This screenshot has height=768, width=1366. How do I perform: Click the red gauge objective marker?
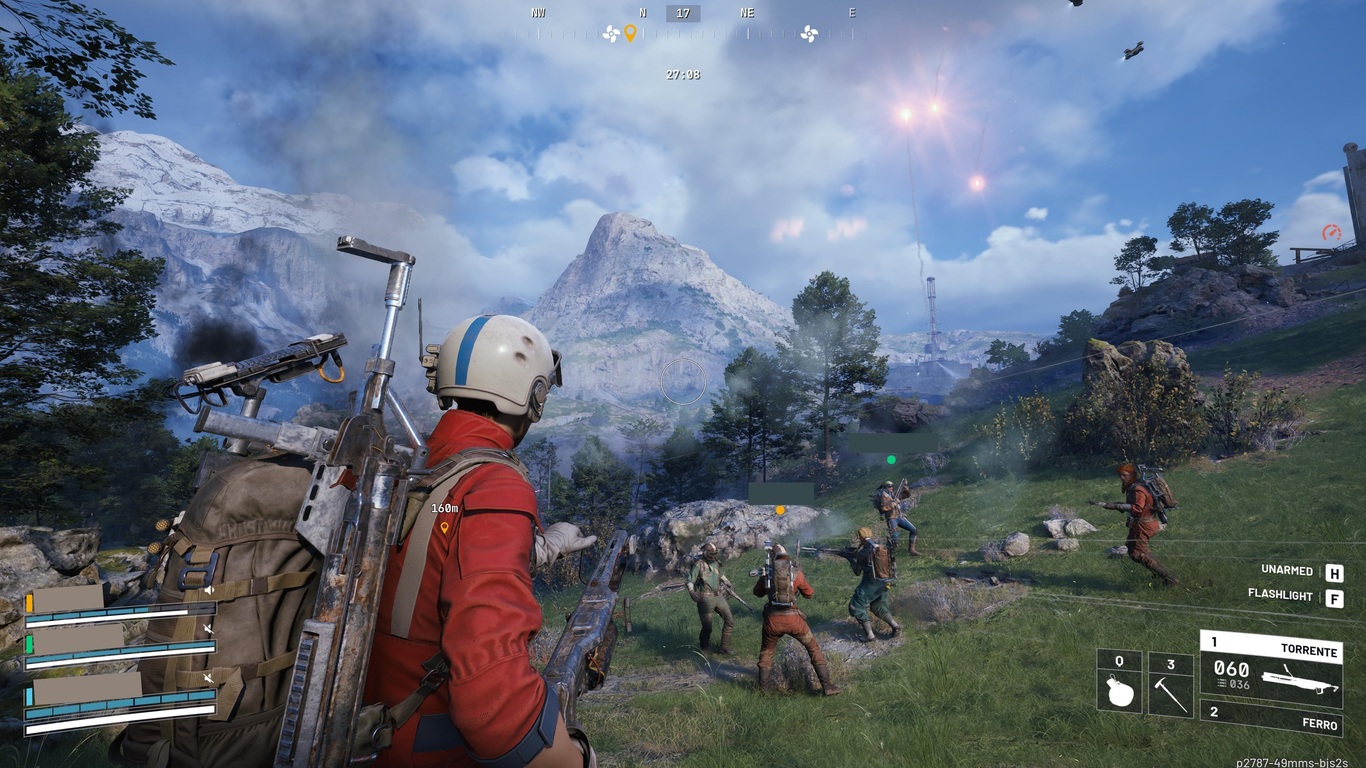click(1331, 232)
